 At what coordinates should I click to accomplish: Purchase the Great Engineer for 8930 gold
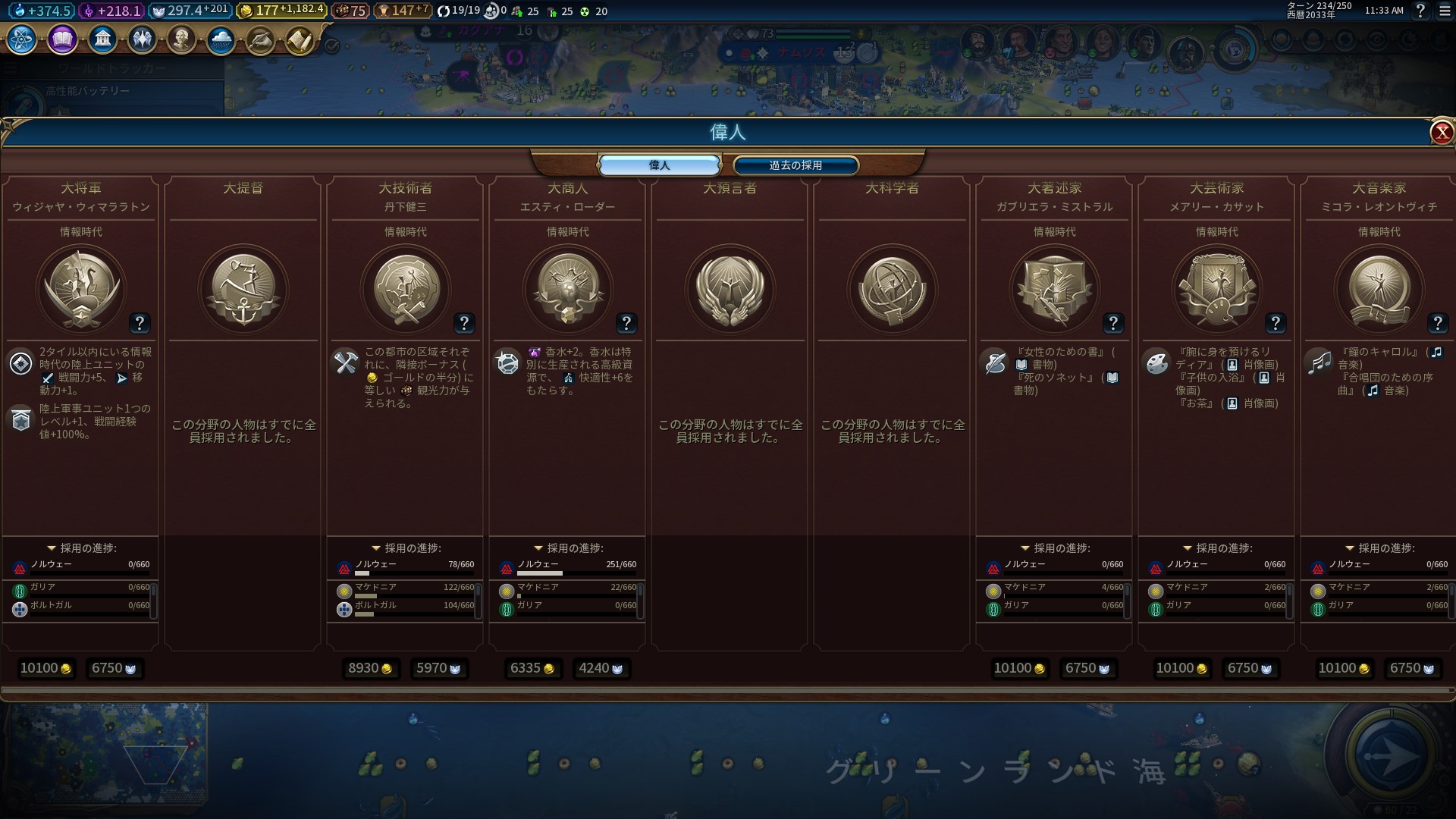click(x=370, y=668)
